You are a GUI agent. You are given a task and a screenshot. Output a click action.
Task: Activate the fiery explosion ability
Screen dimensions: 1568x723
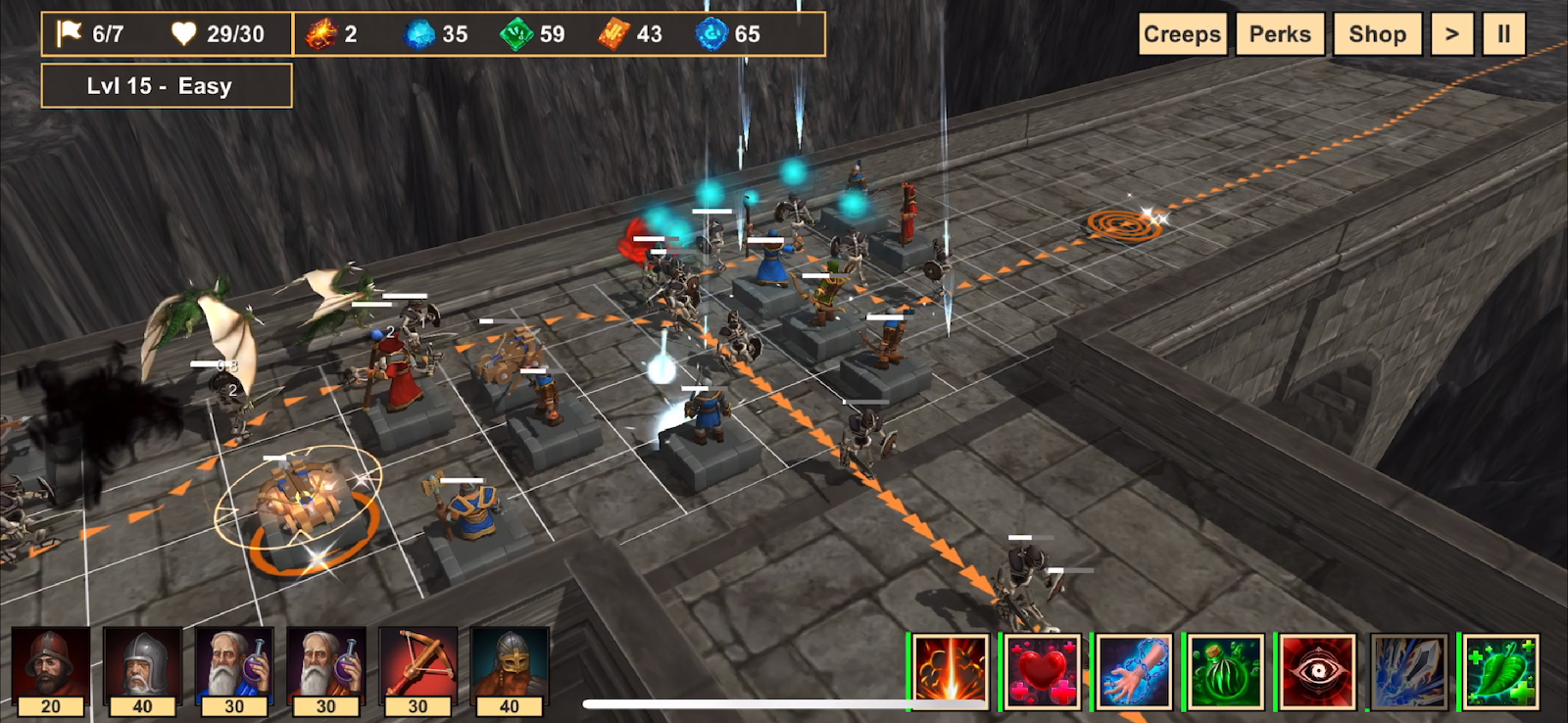[951, 671]
